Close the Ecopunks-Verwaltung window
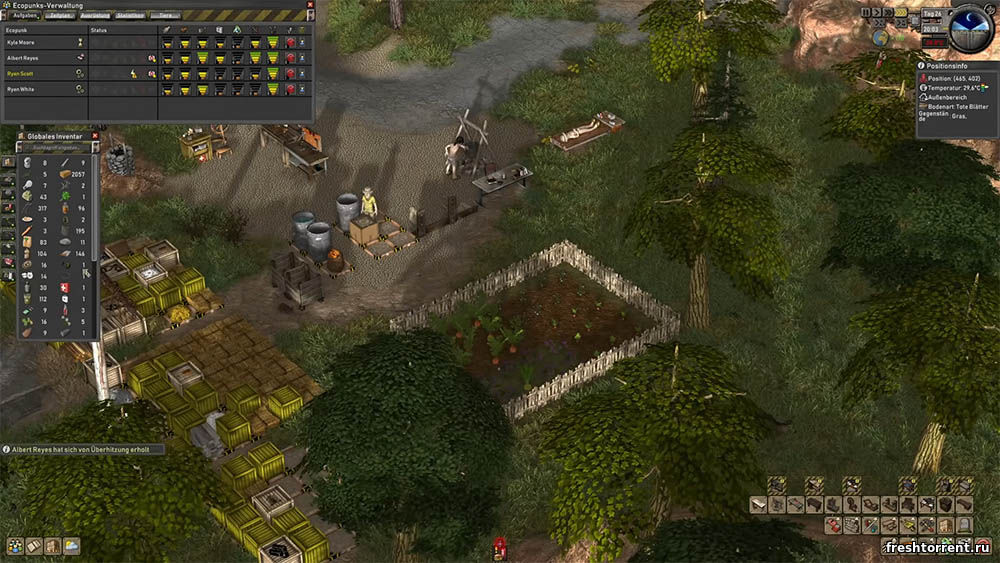This screenshot has width=1000, height=563. [x=309, y=5]
